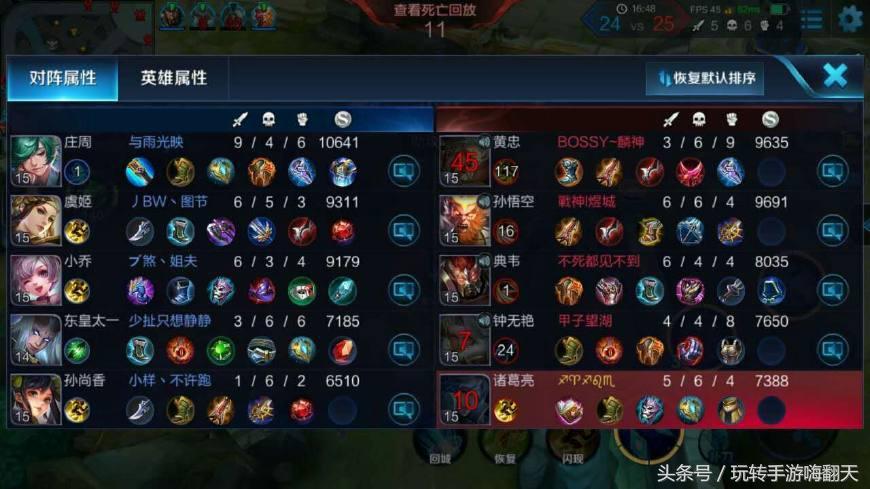Select 虞姬's hero portrait
Image resolution: width=870 pixels, height=489 pixels.
click(x=35, y=219)
